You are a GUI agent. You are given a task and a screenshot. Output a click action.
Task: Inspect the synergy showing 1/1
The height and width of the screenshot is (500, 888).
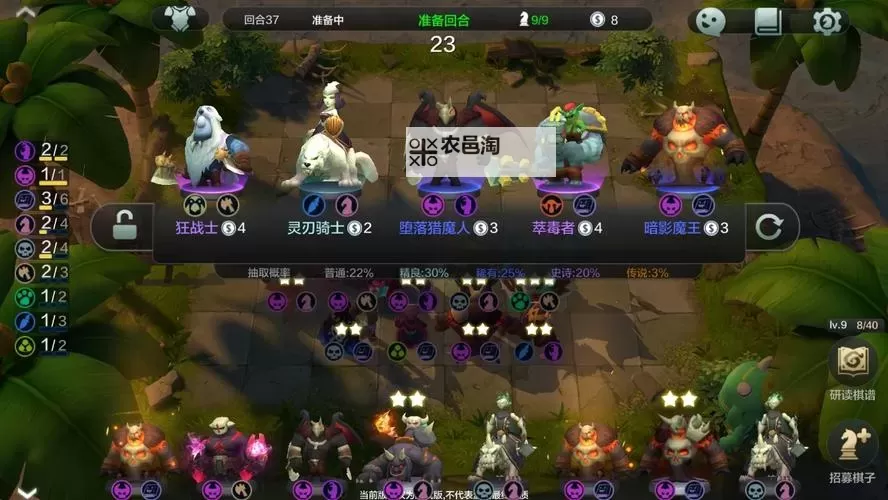coord(39,175)
